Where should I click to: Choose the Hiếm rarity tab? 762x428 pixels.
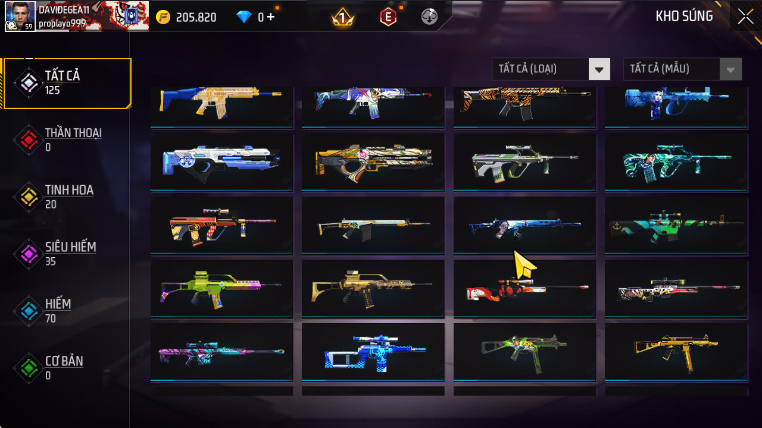tap(67, 311)
